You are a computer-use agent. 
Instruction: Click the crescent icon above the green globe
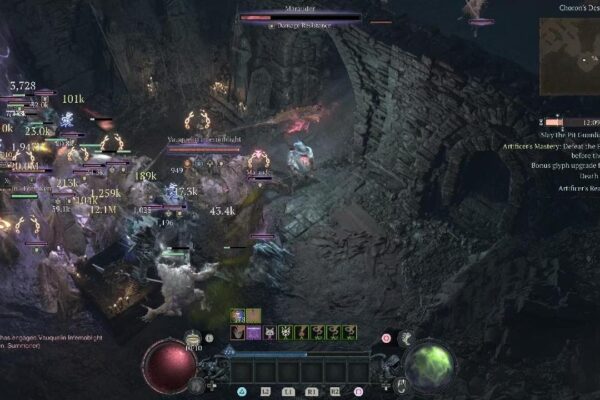[405, 339]
